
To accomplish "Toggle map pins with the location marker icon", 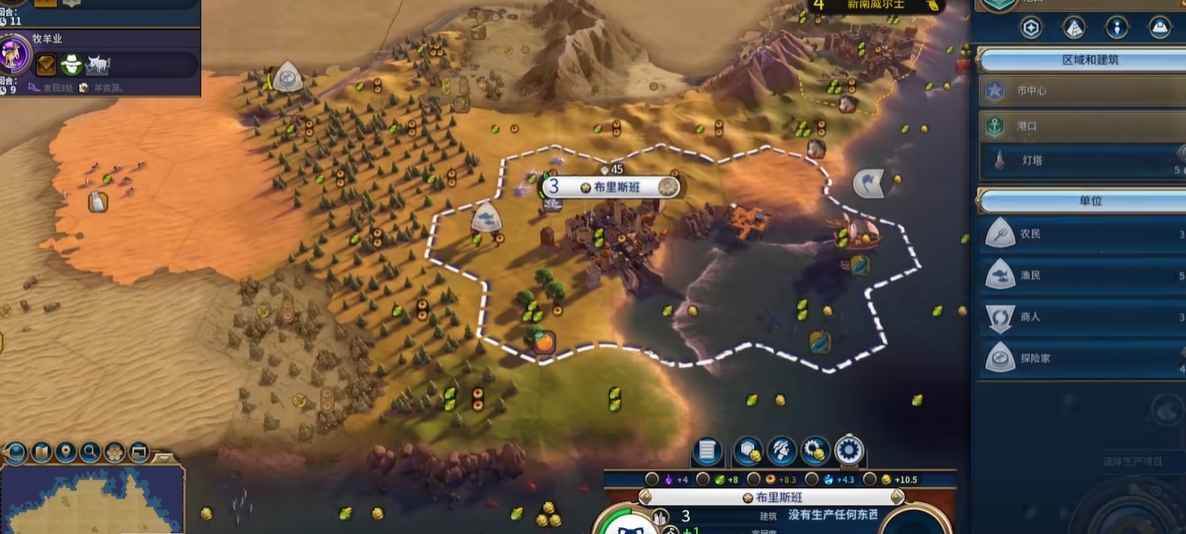I will pyautogui.click(x=66, y=453).
